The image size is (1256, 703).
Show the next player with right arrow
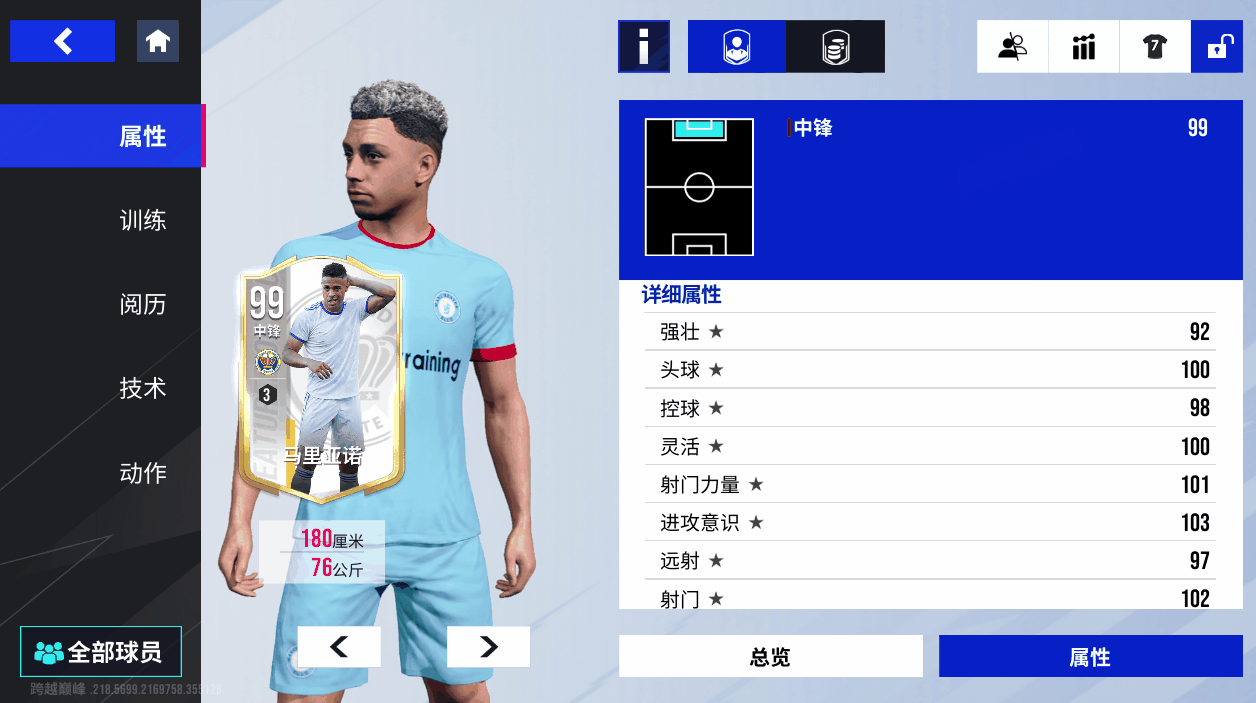(x=488, y=647)
